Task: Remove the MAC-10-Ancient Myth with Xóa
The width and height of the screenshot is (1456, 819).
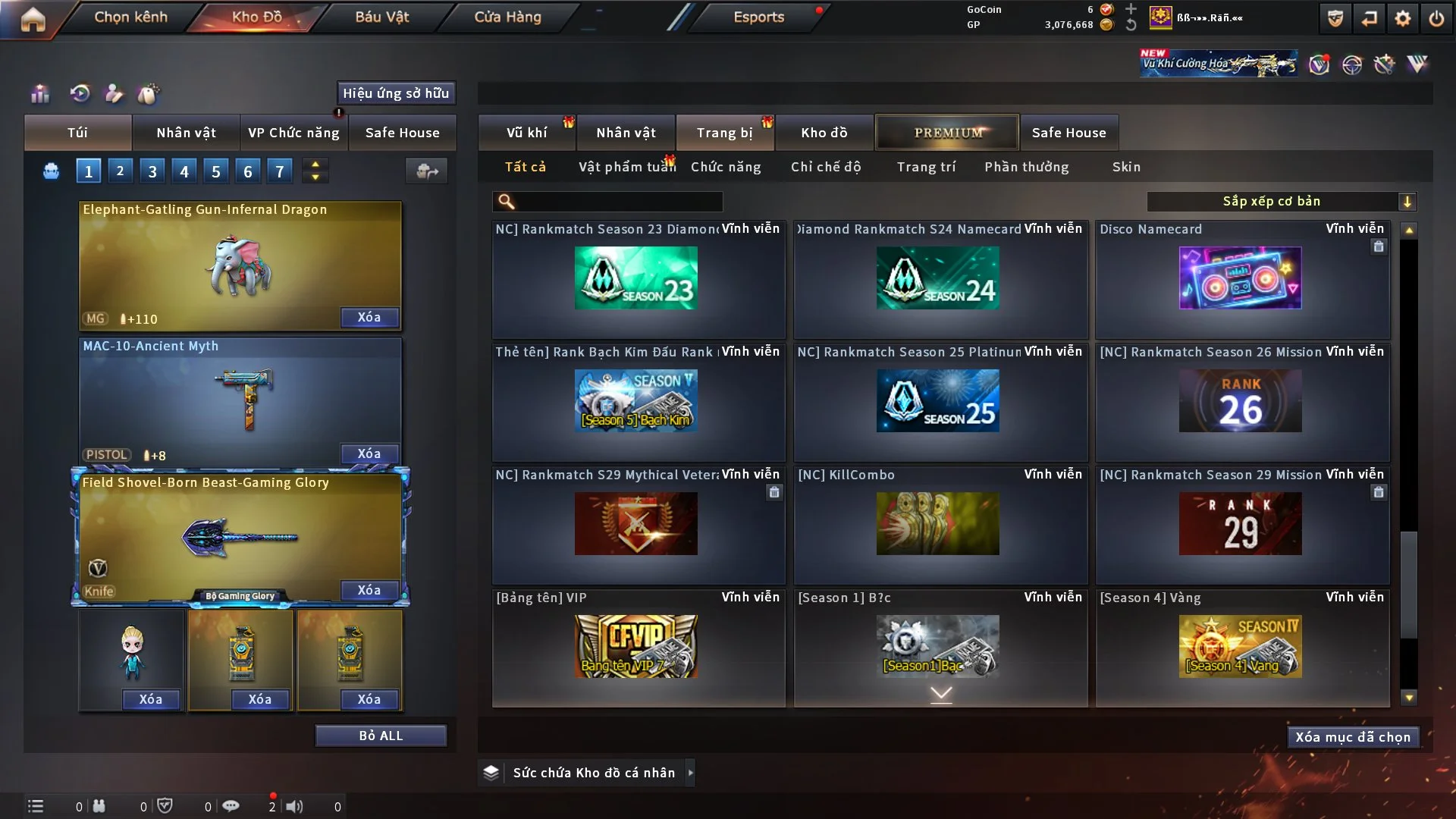Action: click(x=369, y=453)
